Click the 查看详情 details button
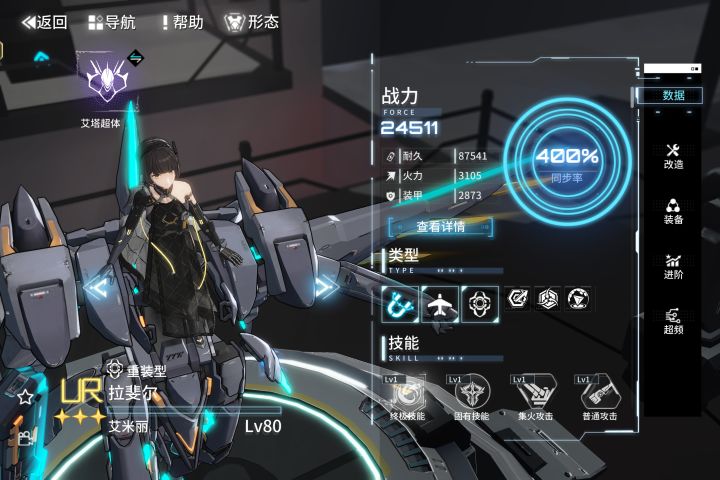The height and width of the screenshot is (480, 720). (x=440, y=227)
